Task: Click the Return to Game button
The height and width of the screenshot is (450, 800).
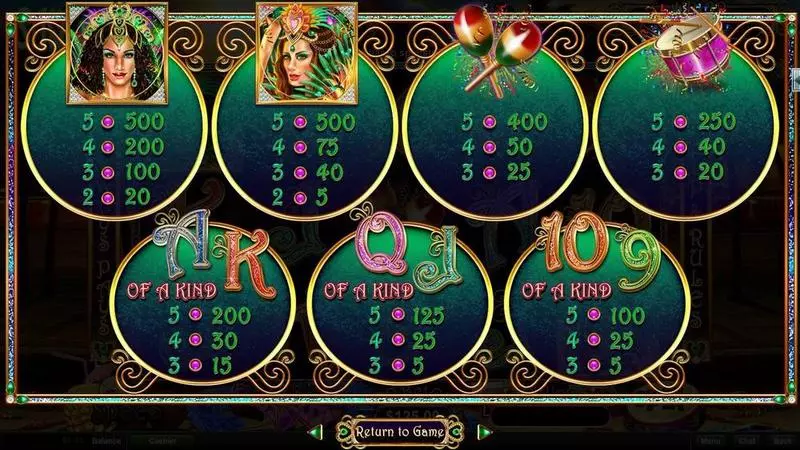Action: tap(400, 432)
